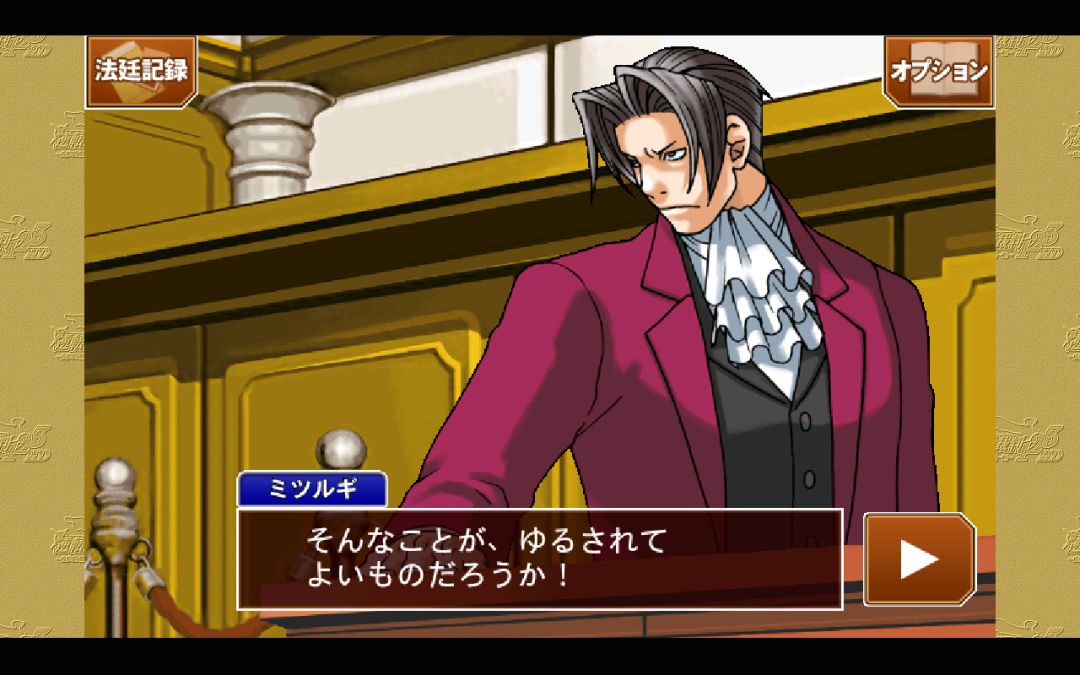The image size is (1080, 675).
Task: Open the オプション options menu
Action: click(x=938, y=71)
